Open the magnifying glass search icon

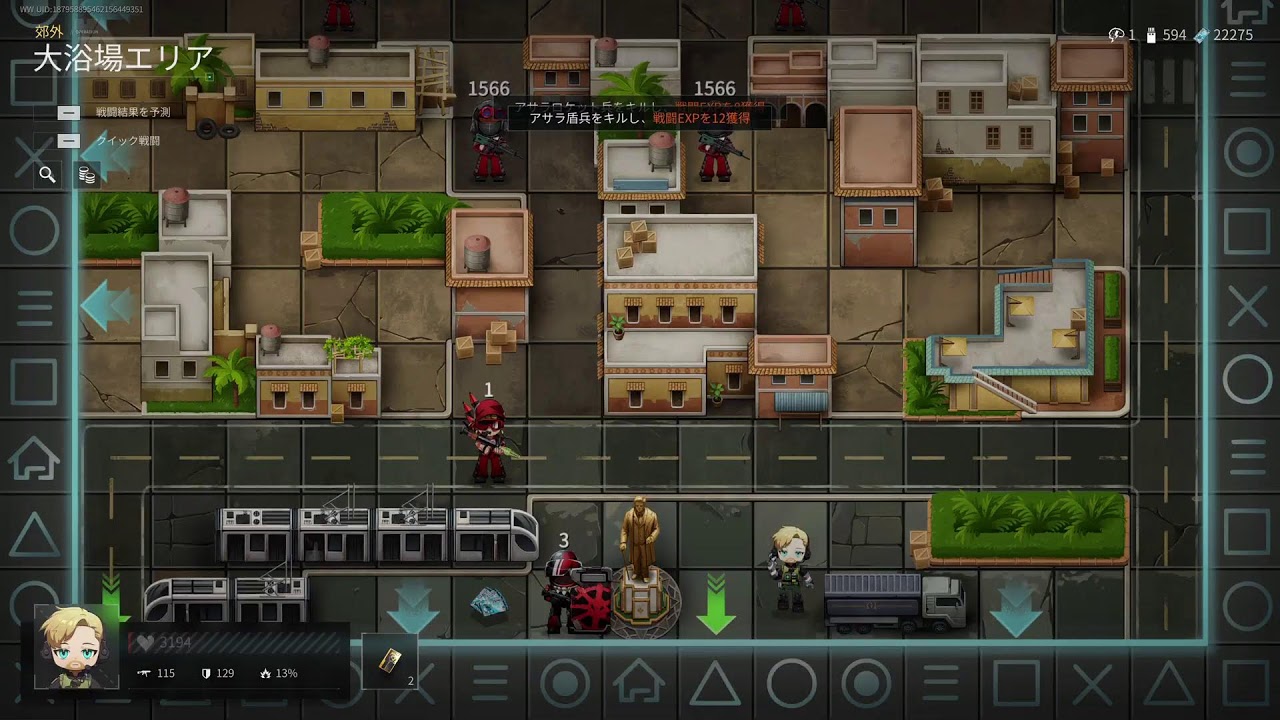point(47,175)
